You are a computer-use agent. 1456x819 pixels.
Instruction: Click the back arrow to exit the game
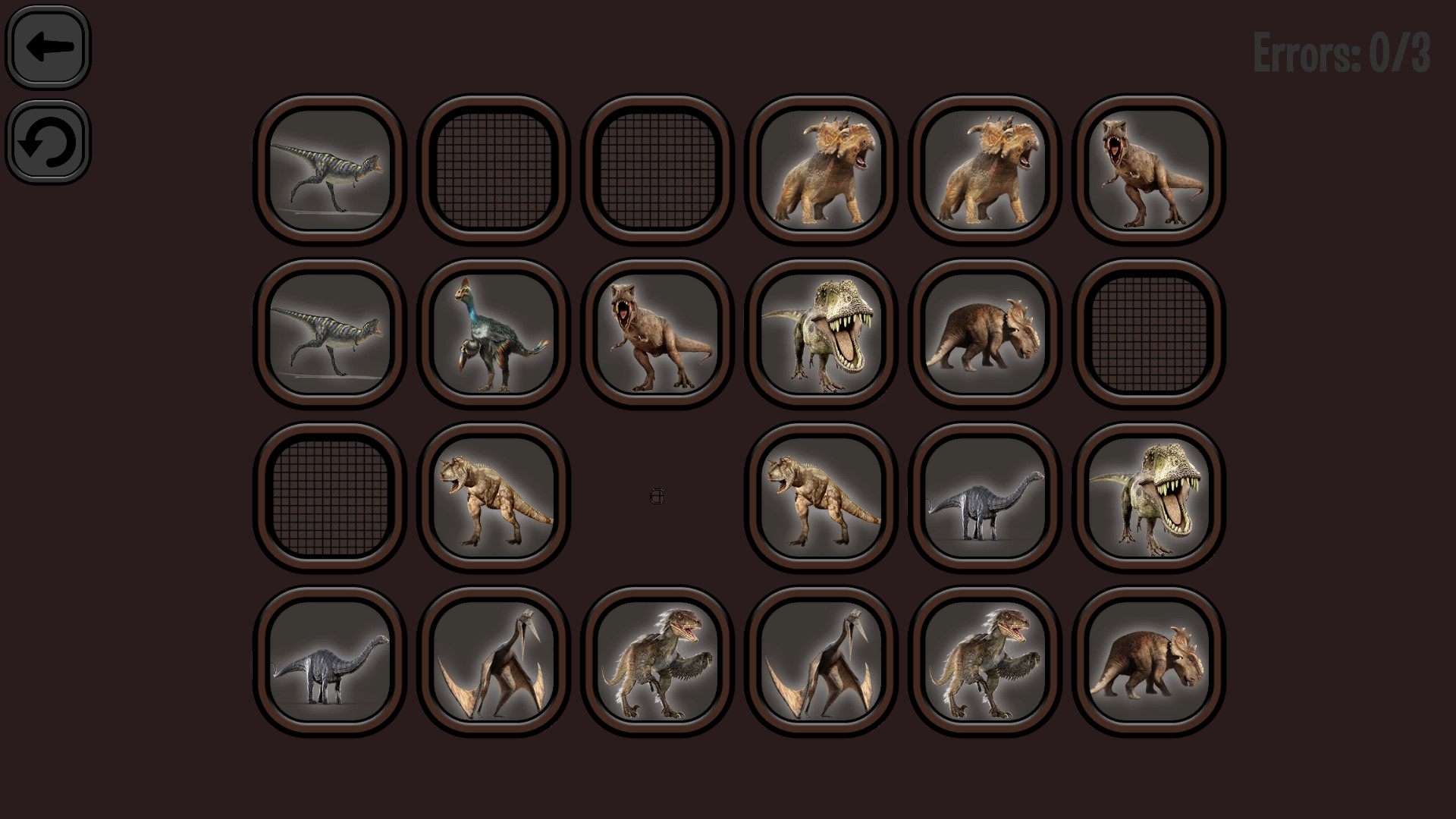click(48, 46)
